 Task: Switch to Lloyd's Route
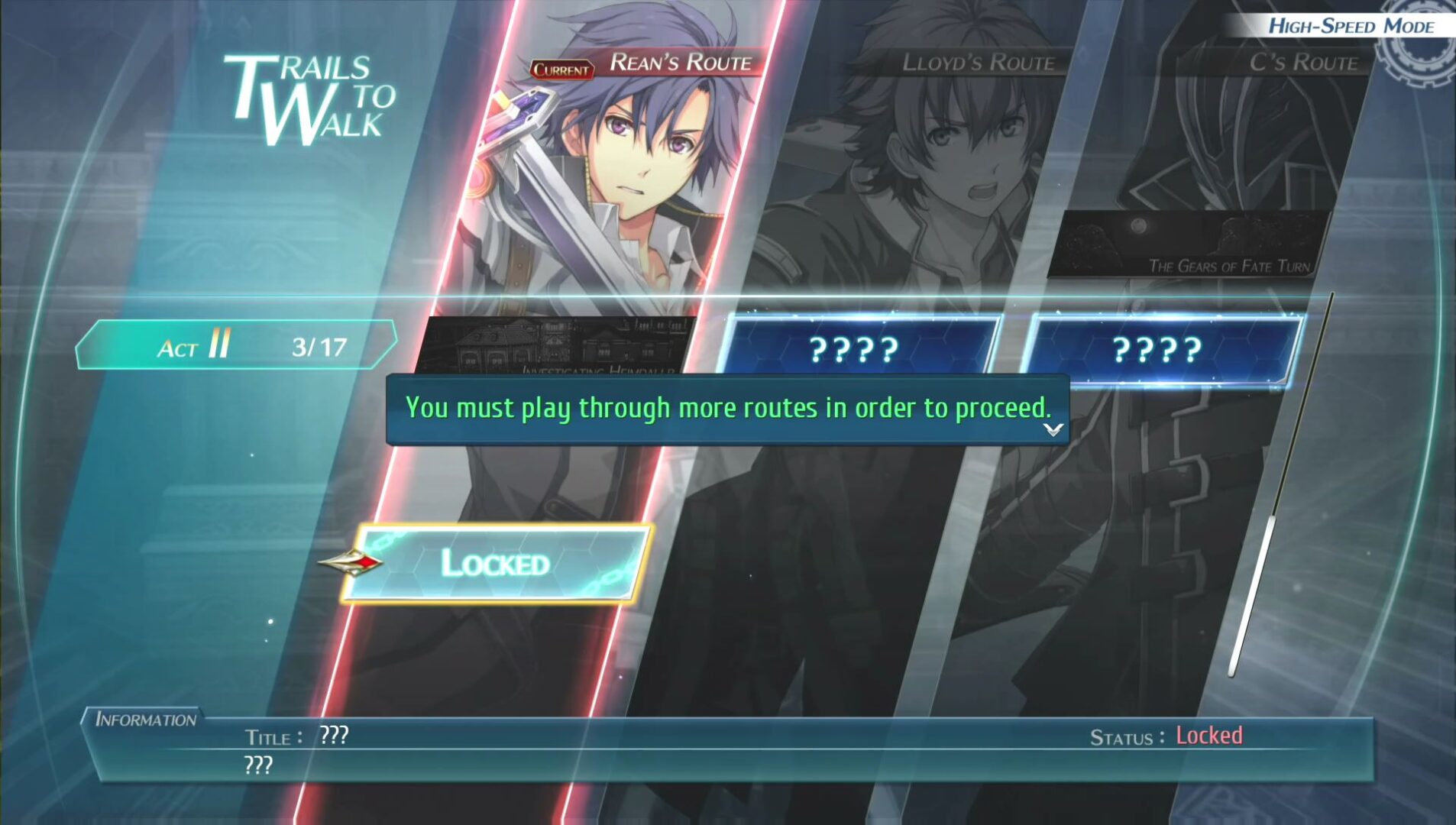click(x=978, y=63)
